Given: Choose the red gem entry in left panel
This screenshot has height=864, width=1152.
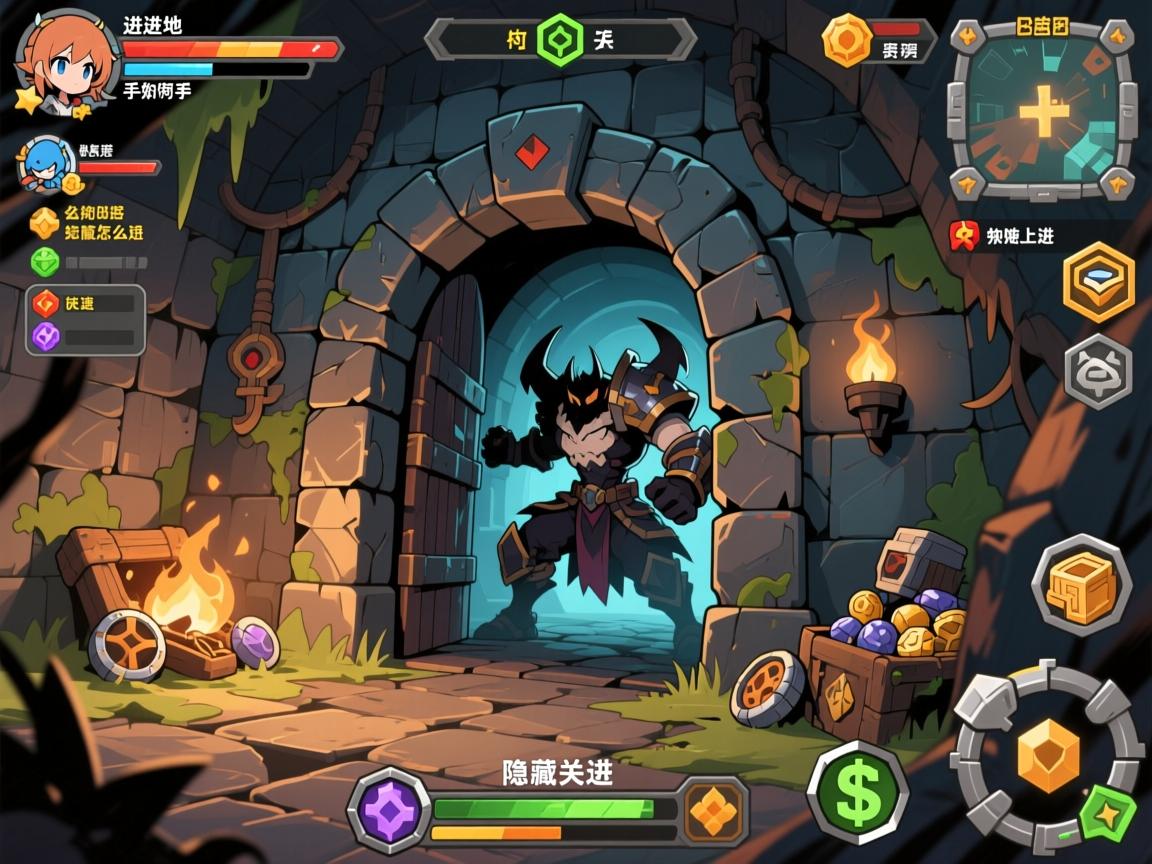Looking at the screenshot, I should [46, 303].
